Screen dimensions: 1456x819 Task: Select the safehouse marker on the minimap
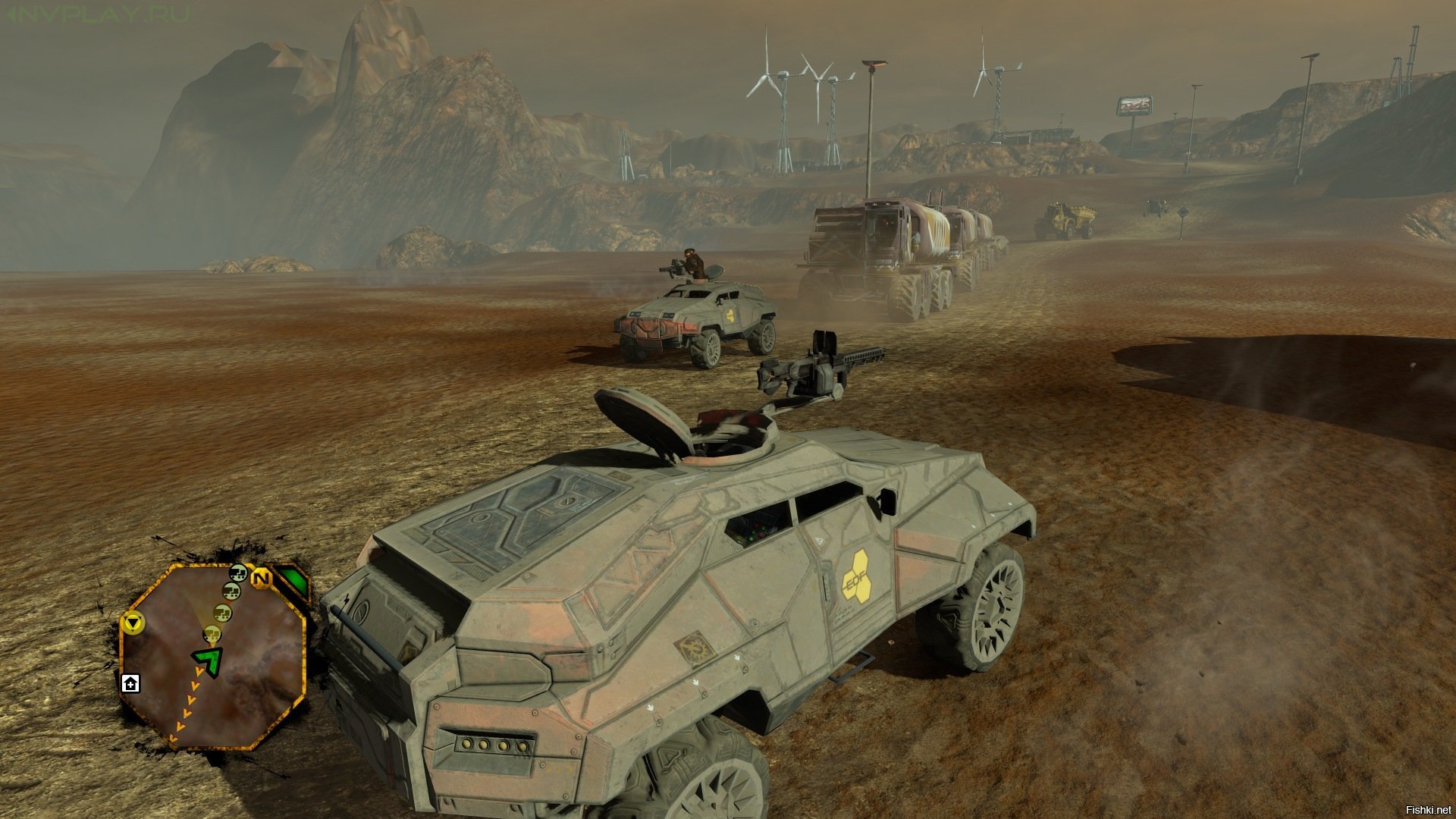tap(130, 683)
